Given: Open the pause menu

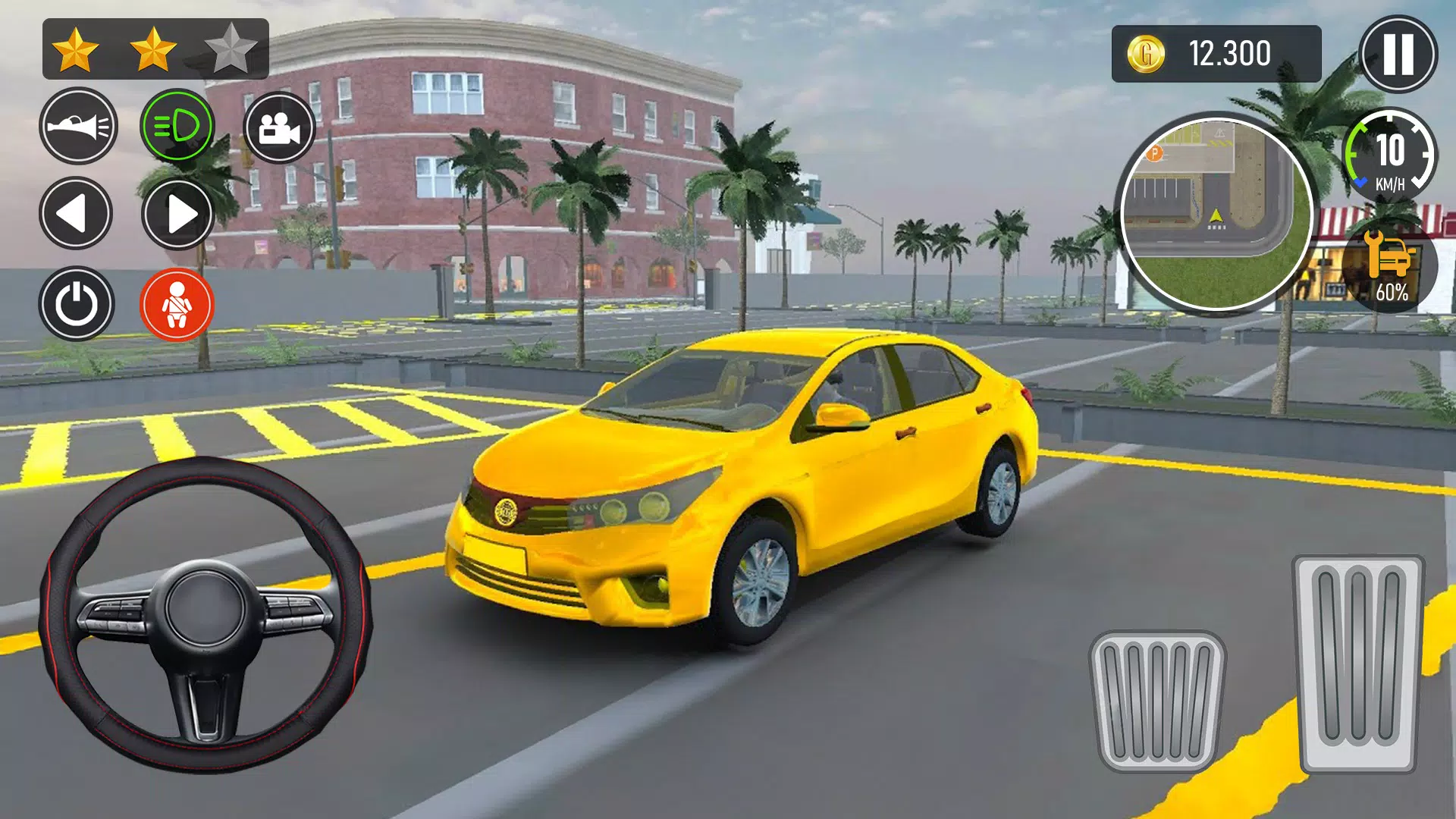Looking at the screenshot, I should [1395, 53].
